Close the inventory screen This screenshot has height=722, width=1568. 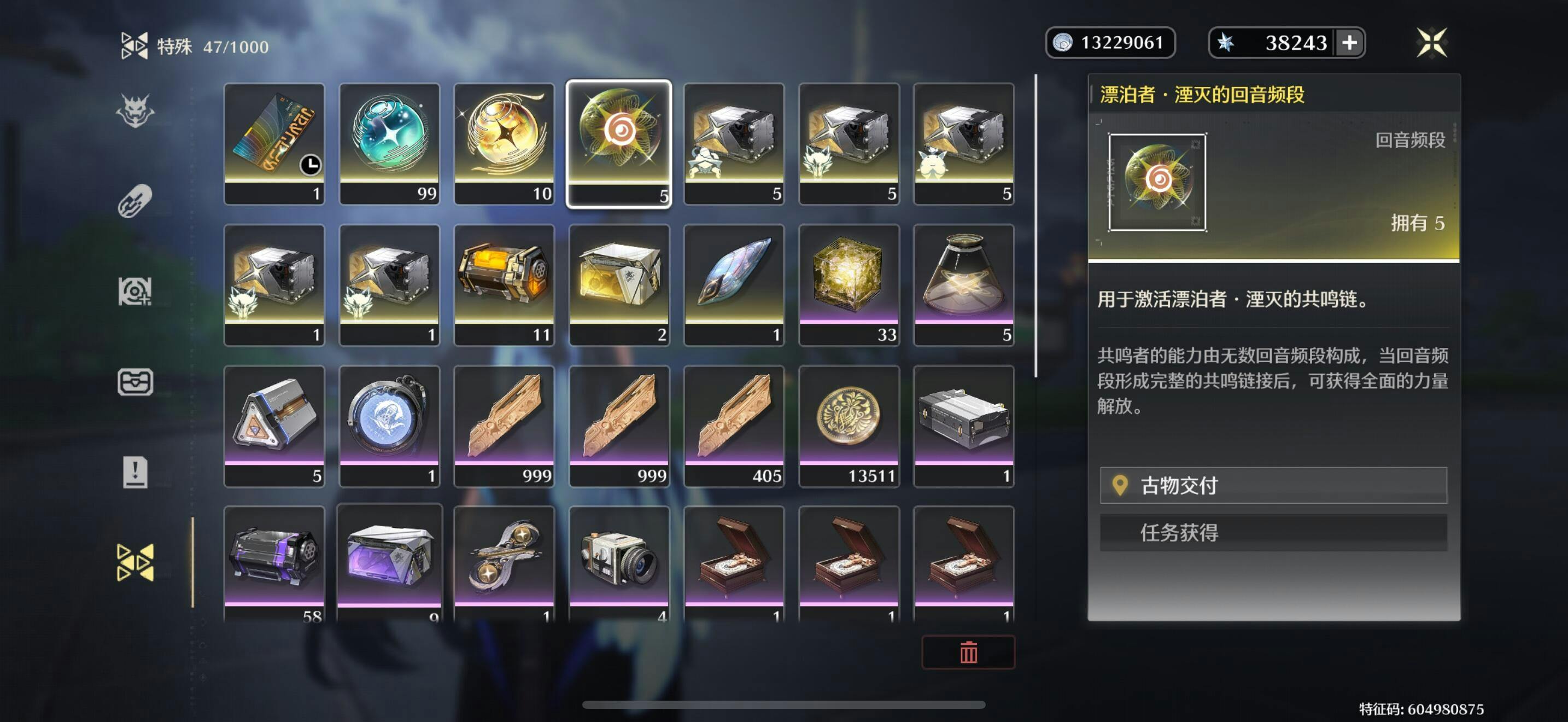point(1431,43)
